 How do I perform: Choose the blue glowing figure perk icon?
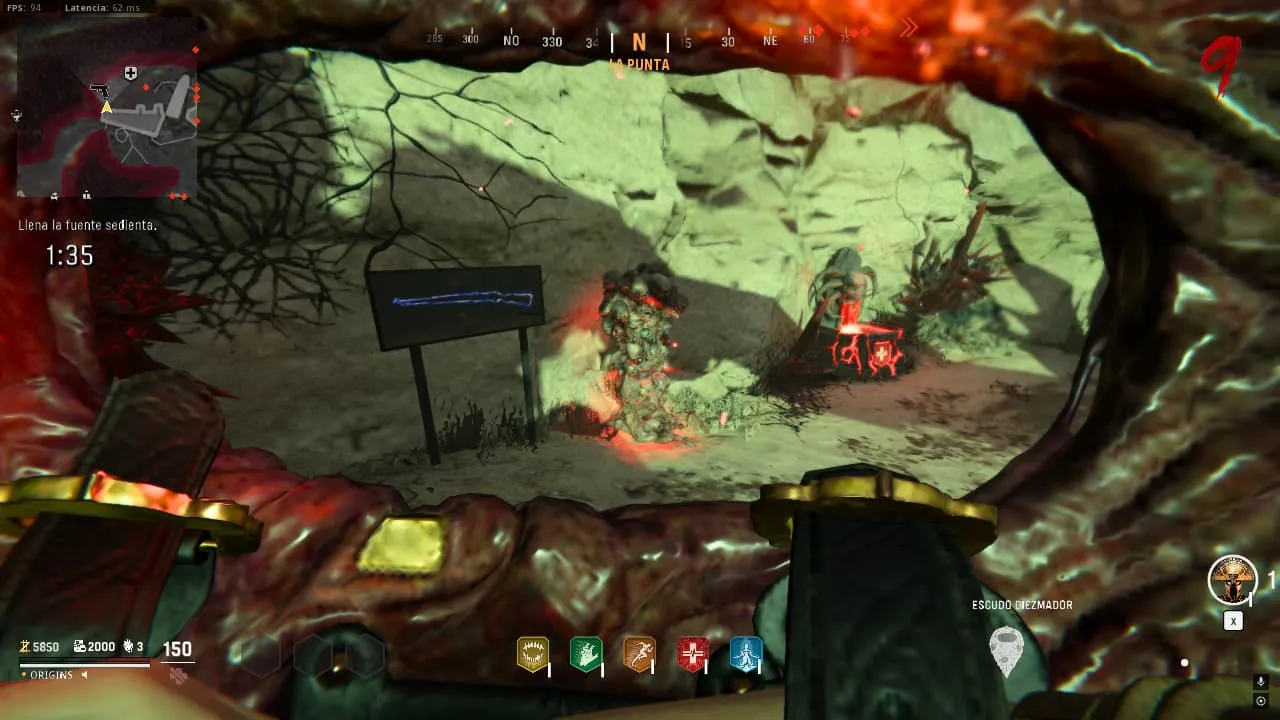pos(746,654)
